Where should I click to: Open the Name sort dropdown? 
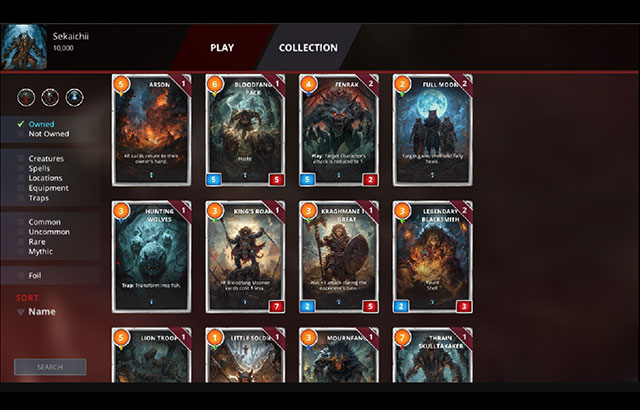(x=40, y=312)
